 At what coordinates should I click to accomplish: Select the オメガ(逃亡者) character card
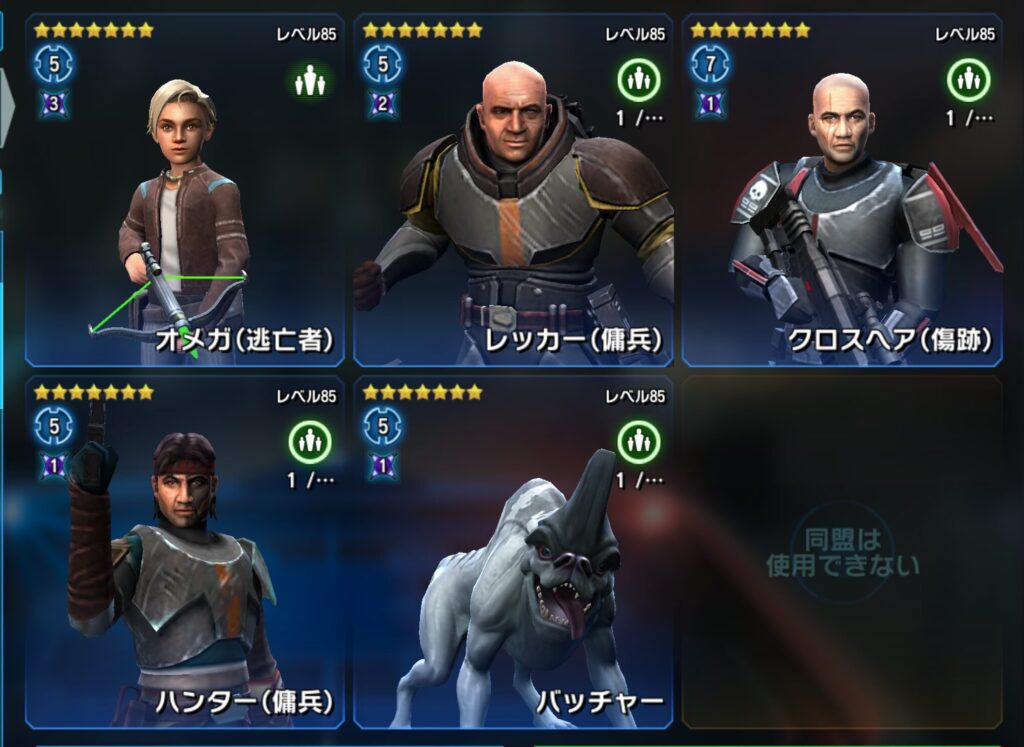tap(185, 190)
